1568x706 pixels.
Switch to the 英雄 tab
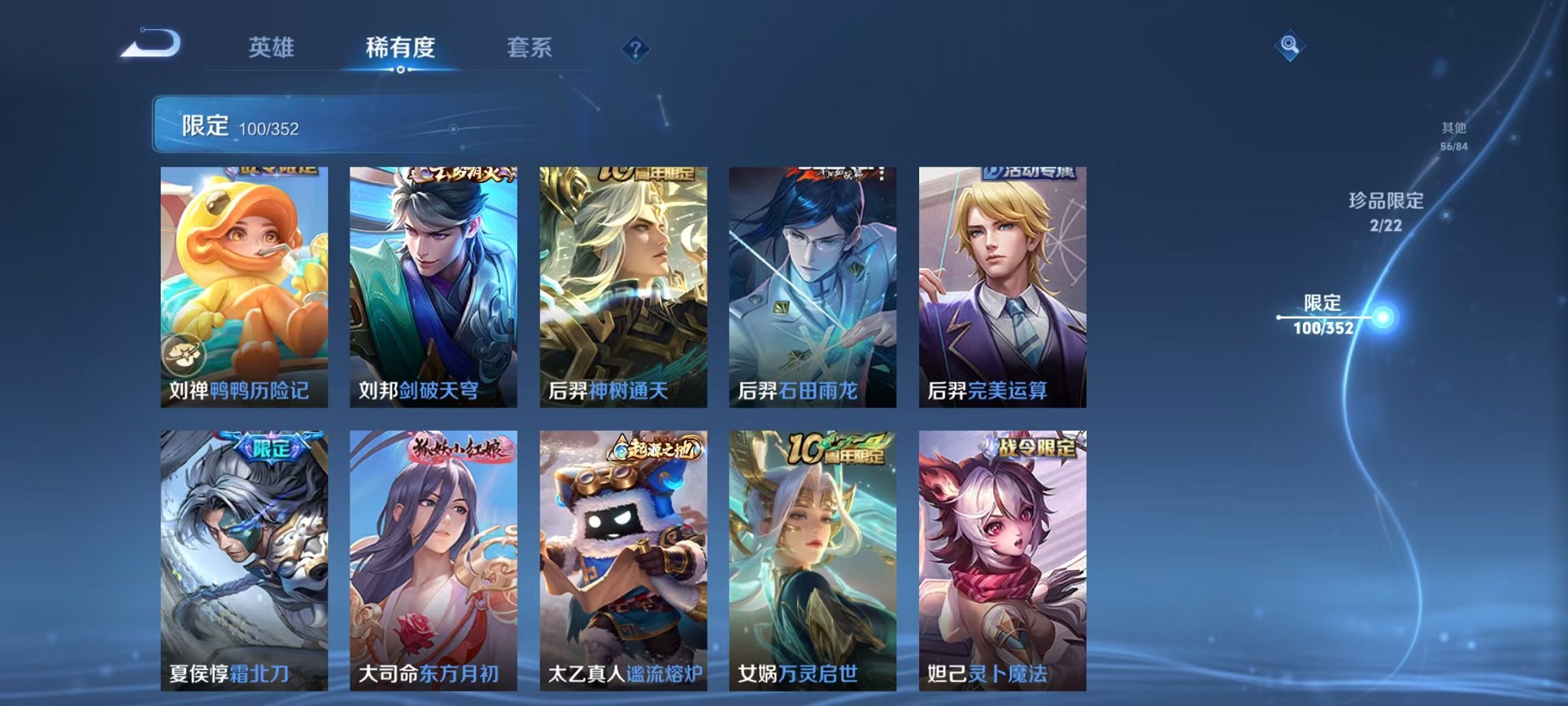point(273,46)
